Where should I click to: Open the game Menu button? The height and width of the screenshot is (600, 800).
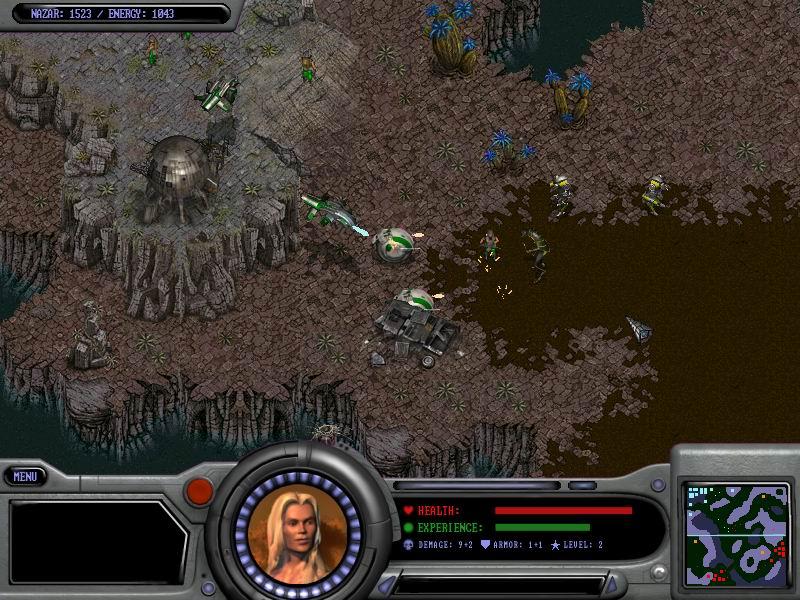[26, 478]
